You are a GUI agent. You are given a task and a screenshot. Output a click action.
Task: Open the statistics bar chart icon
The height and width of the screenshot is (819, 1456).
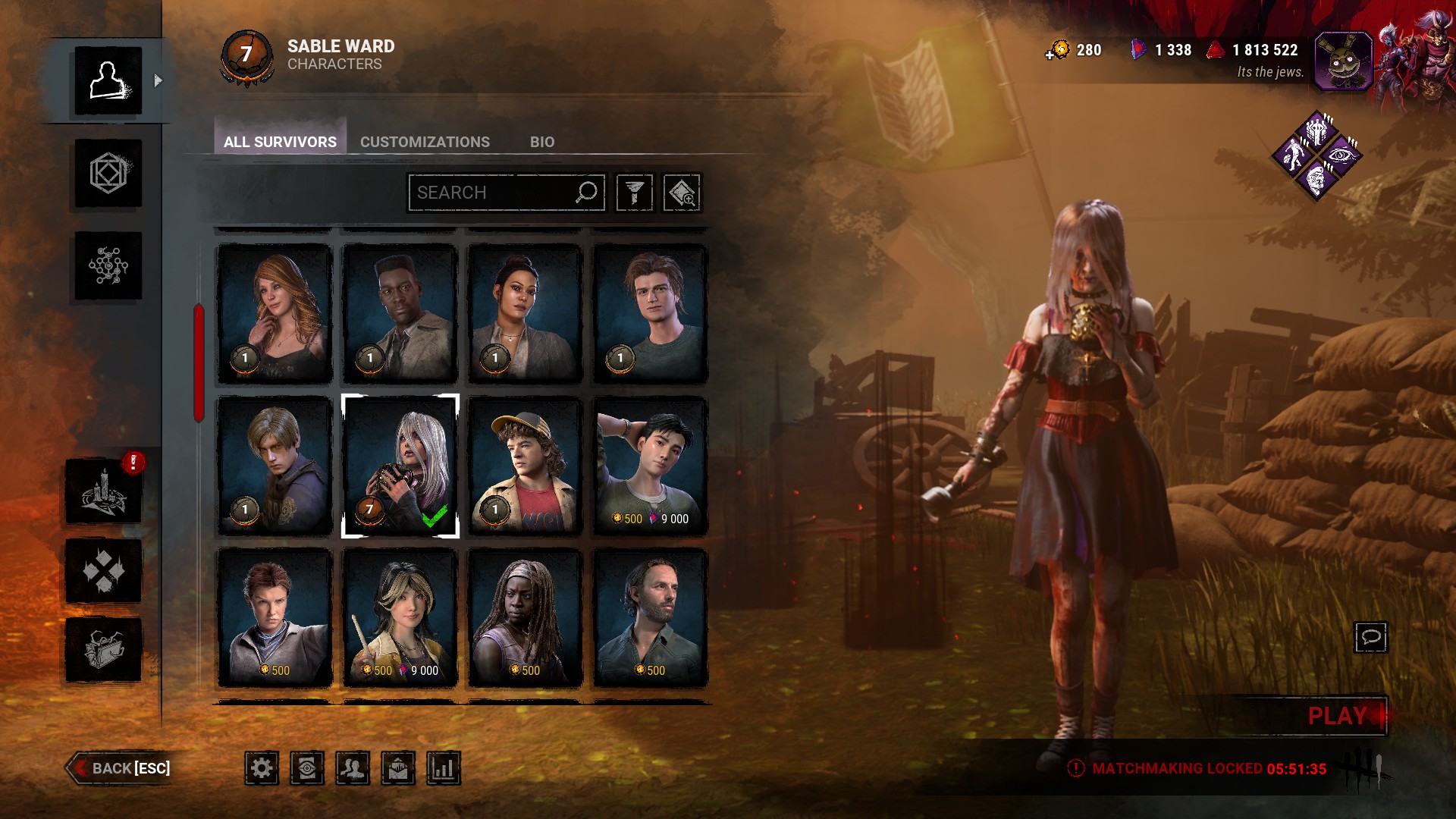pos(444,769)
